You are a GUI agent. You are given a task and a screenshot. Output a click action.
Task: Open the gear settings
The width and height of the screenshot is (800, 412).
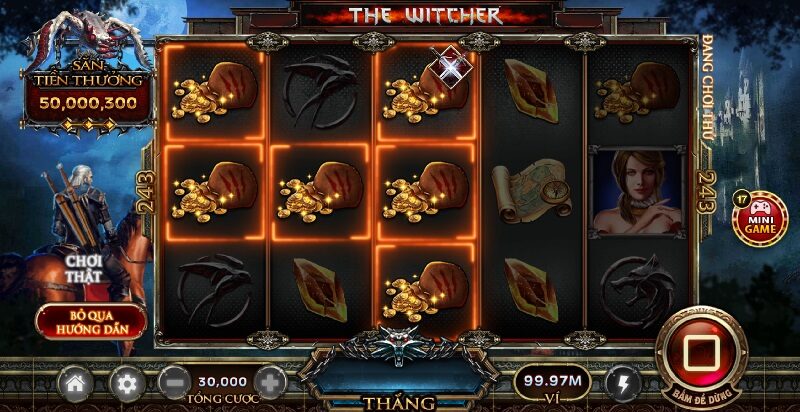(126, 382)
